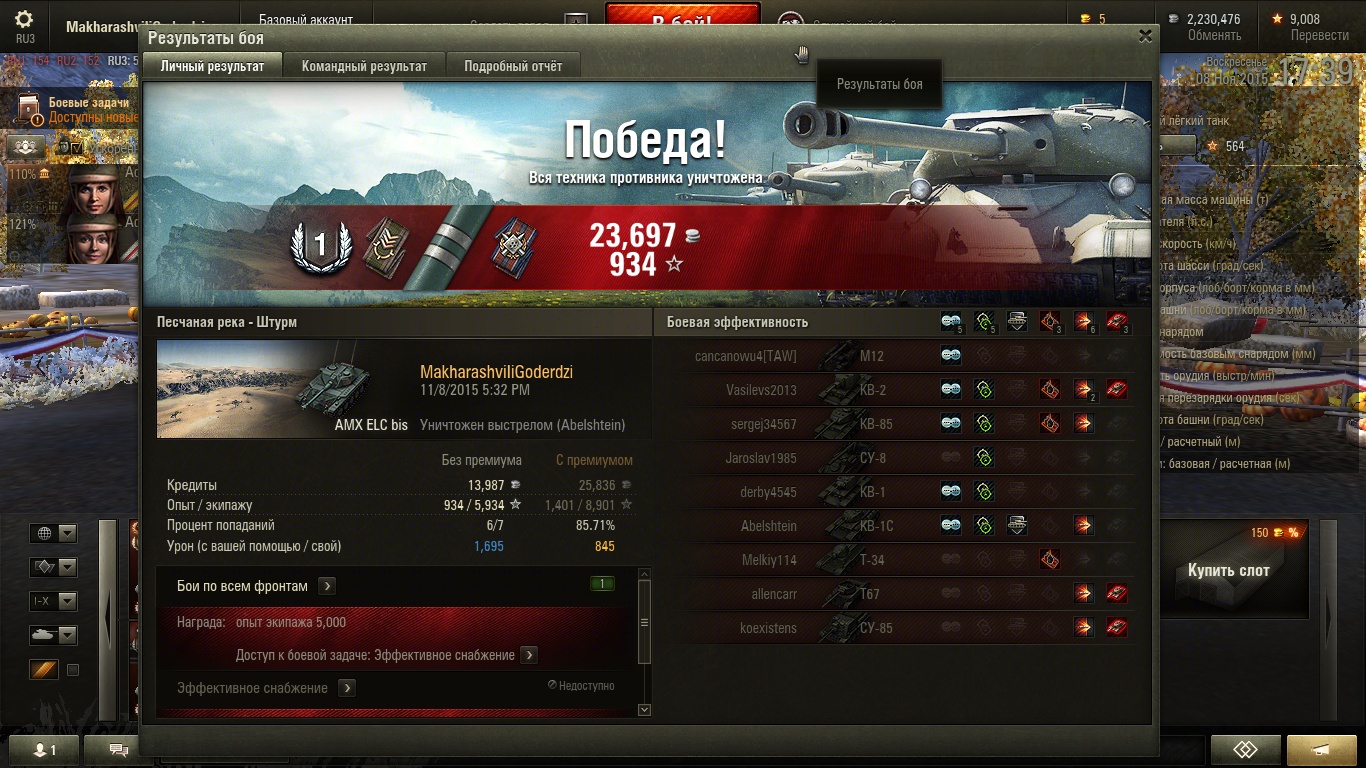Click the Перевести free experience link

point(1319,35)
